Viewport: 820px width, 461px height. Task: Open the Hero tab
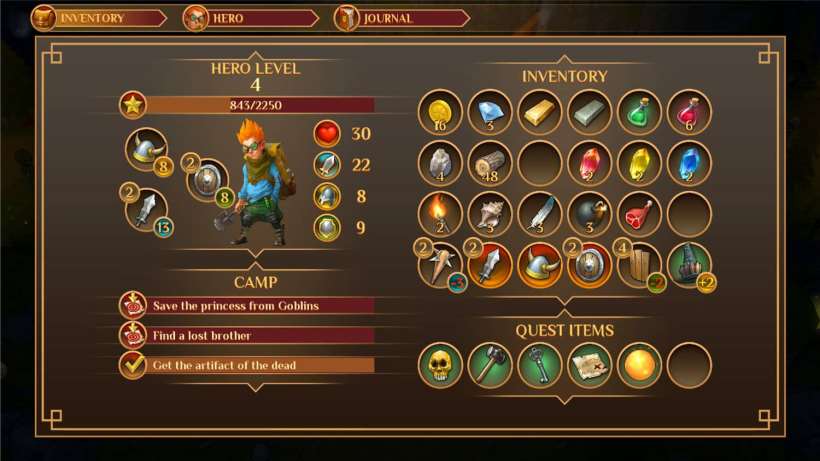pyautogui.click(x=250, y=18)
